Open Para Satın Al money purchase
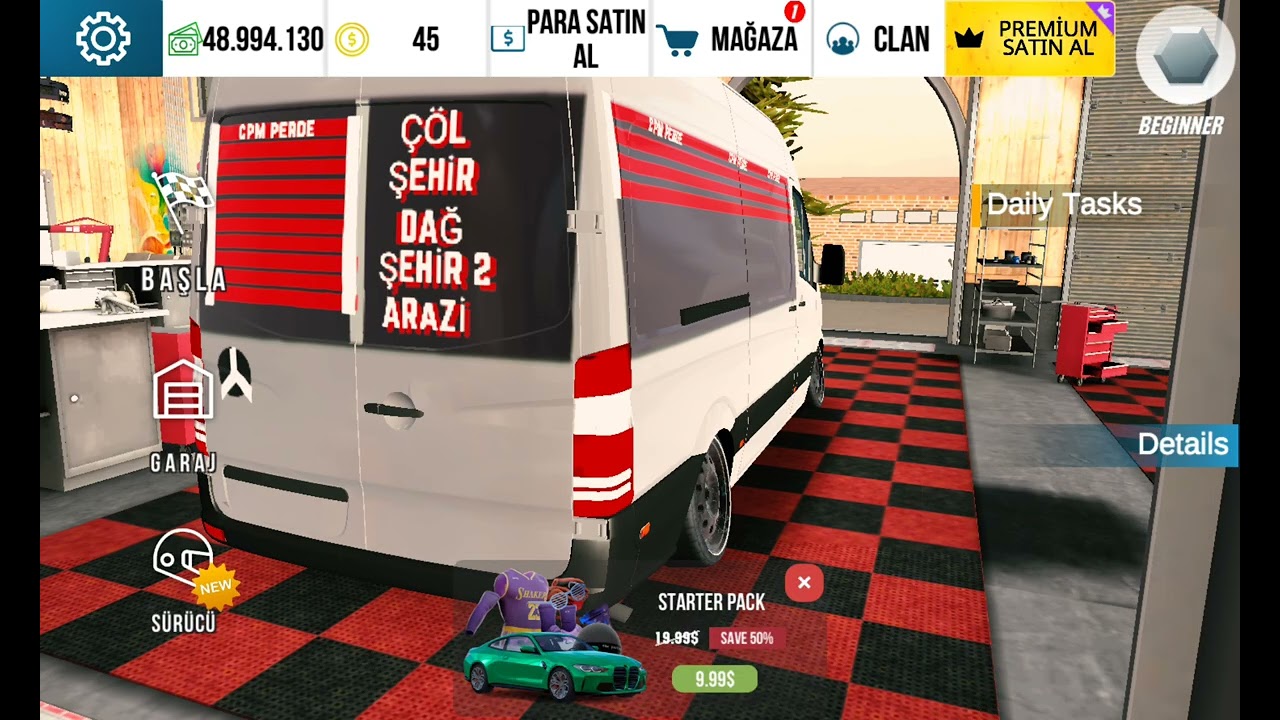 (x=570, y=40)
